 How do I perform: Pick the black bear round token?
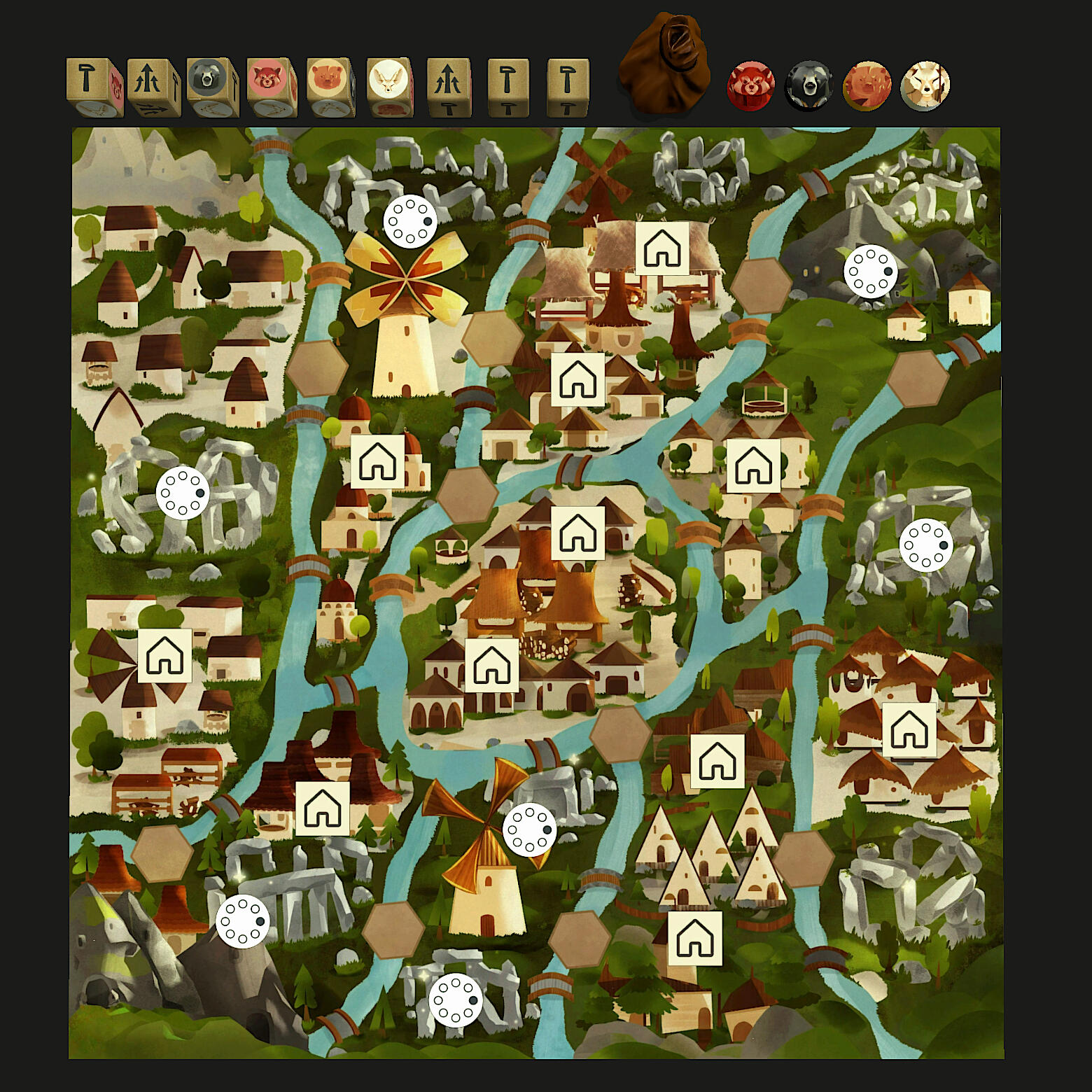click(x=809, y=86)
